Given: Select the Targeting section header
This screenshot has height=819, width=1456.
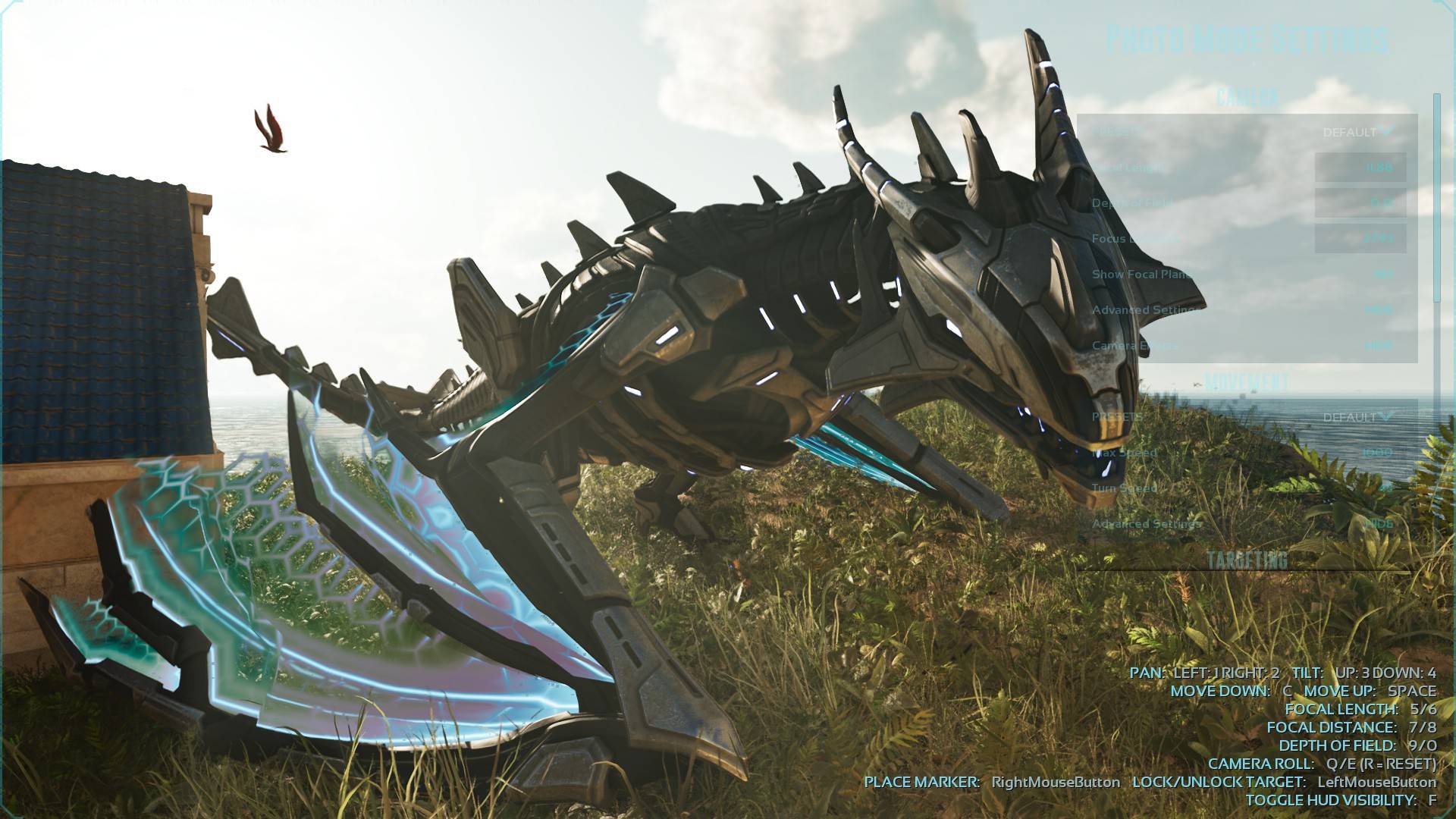Looking at the screenshot, I should point(1247,560).
